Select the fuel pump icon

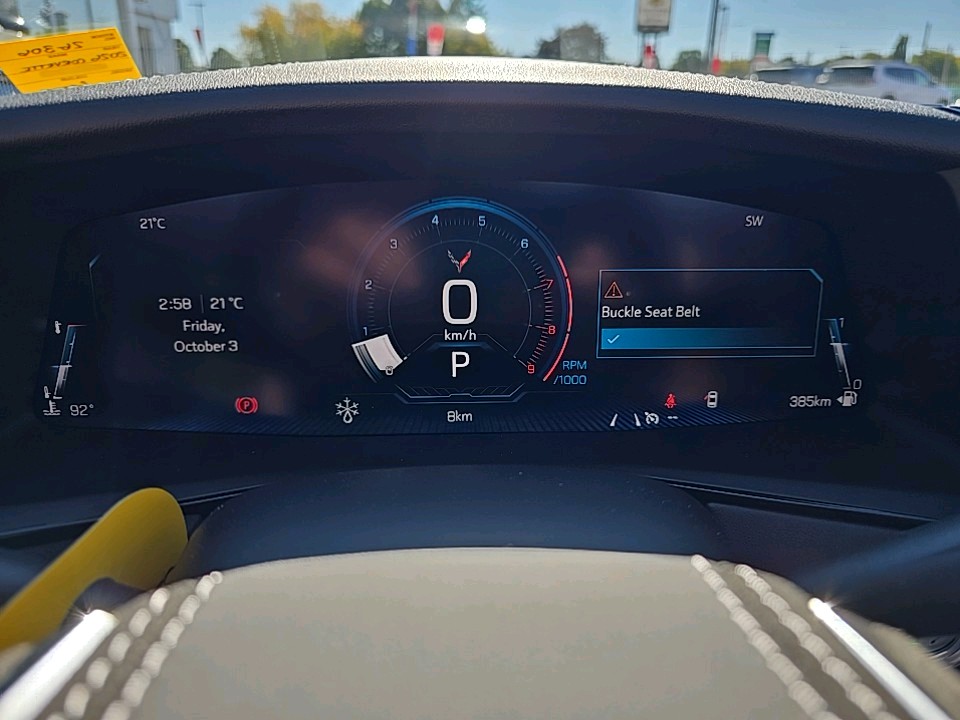click(848, 399)
